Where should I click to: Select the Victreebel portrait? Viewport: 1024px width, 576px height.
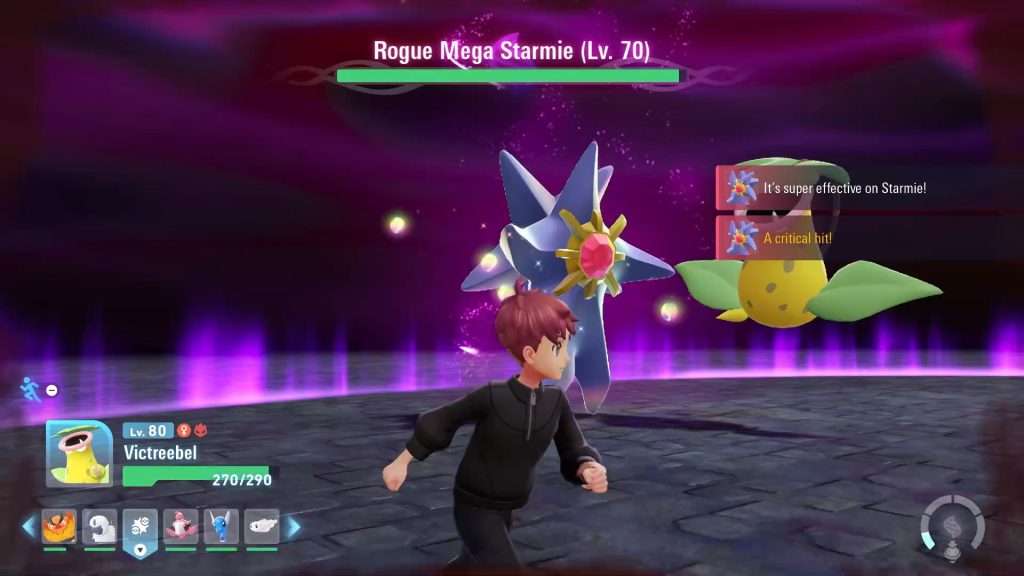point(79,453)
